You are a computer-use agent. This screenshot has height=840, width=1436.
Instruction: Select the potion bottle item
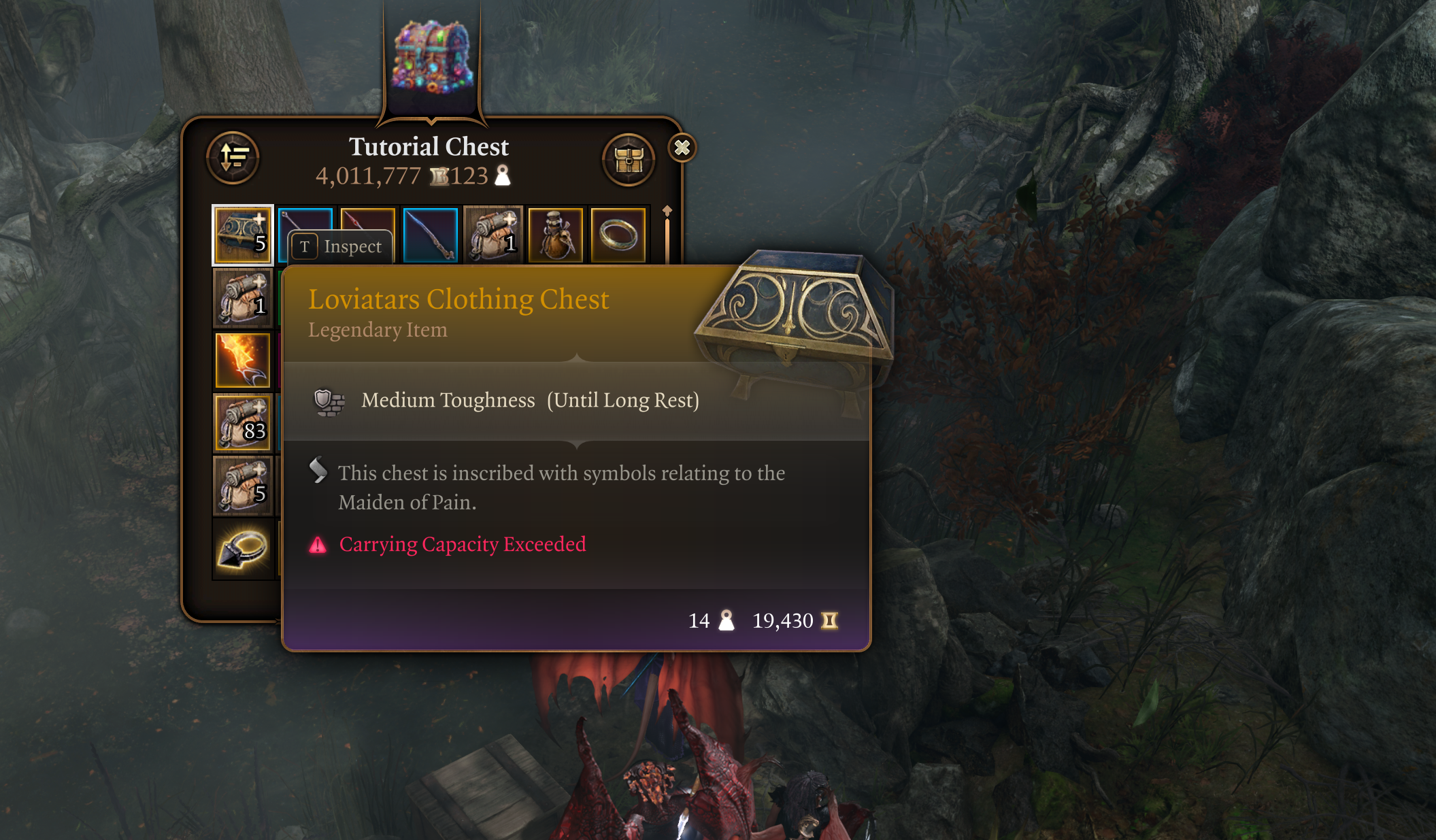pos(556,235)
